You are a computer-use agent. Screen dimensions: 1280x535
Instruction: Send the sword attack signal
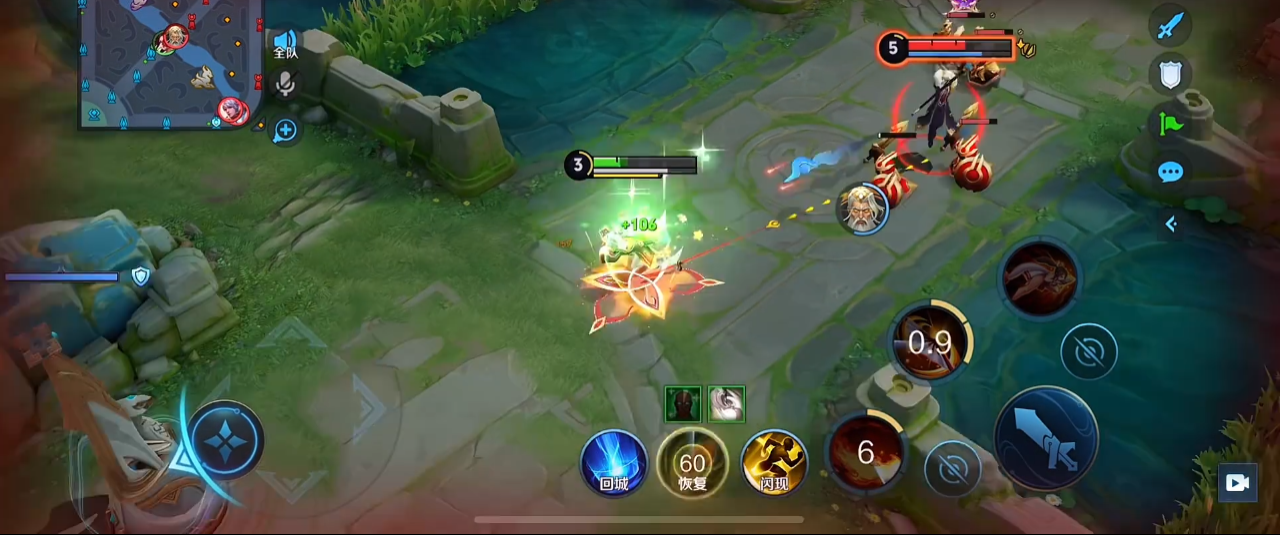click(x=1170, y=25)
